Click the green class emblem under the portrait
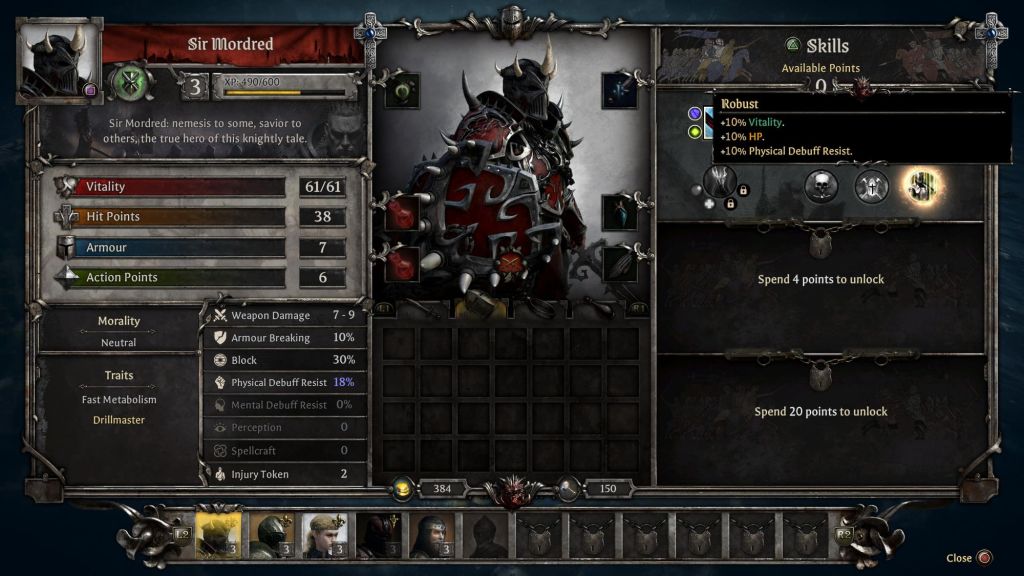Screen dimensions: 1024x576 click(x=129, y=83)
